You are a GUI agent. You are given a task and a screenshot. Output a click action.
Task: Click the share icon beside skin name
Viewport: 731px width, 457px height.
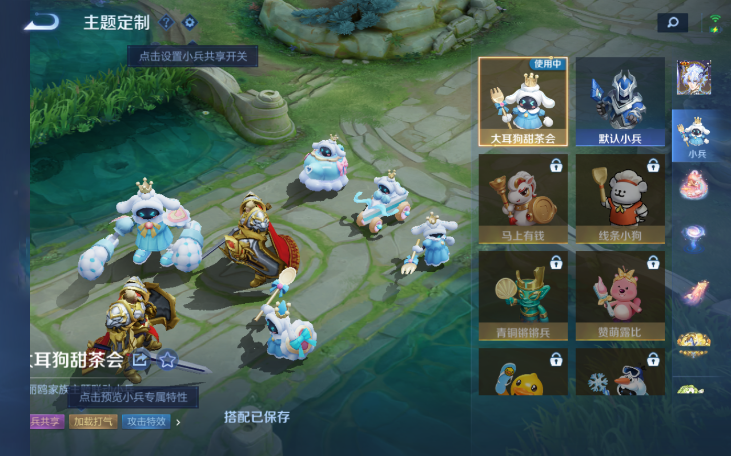[x=141, y=359]
